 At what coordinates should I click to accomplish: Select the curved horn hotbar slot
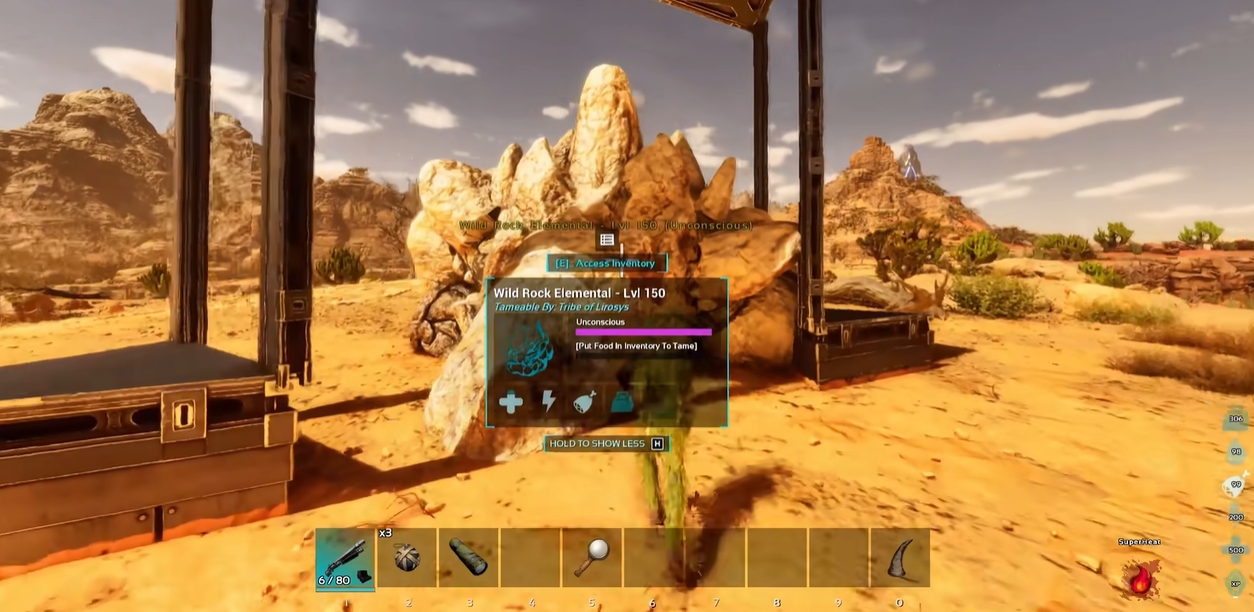900,558
